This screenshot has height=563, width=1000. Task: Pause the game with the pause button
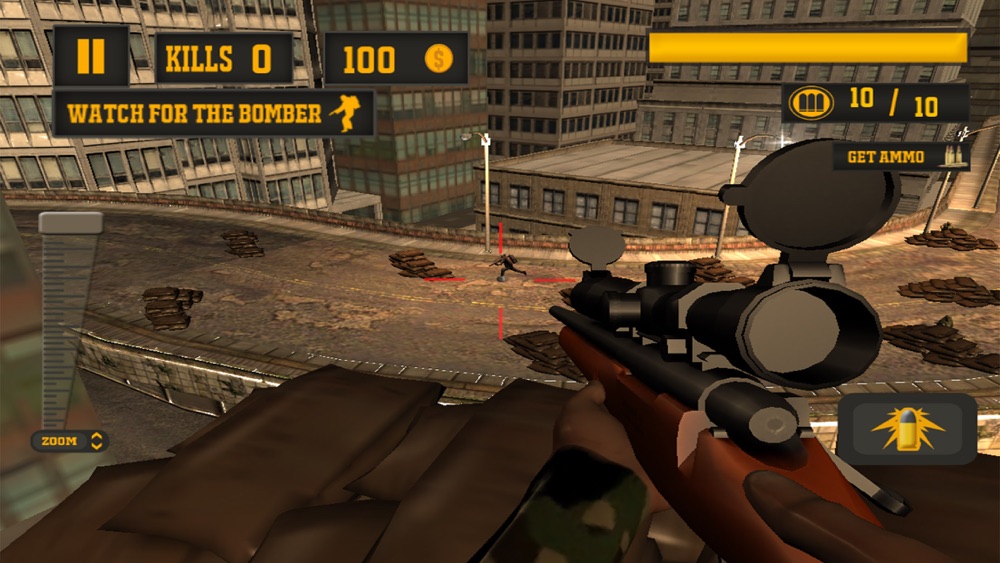pos(90,57)
